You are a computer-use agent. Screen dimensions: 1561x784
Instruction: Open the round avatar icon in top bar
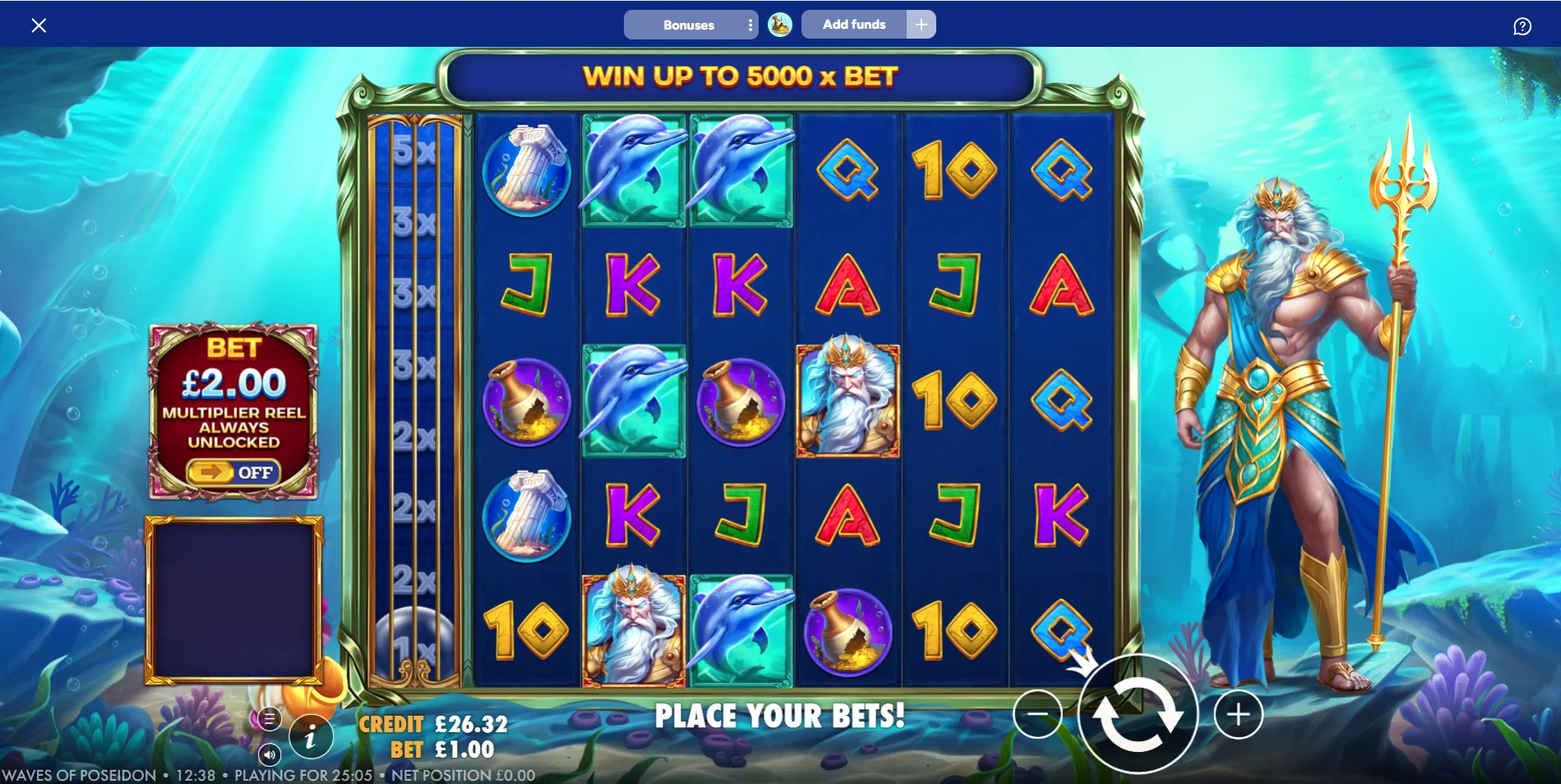[x=779, y=25]
